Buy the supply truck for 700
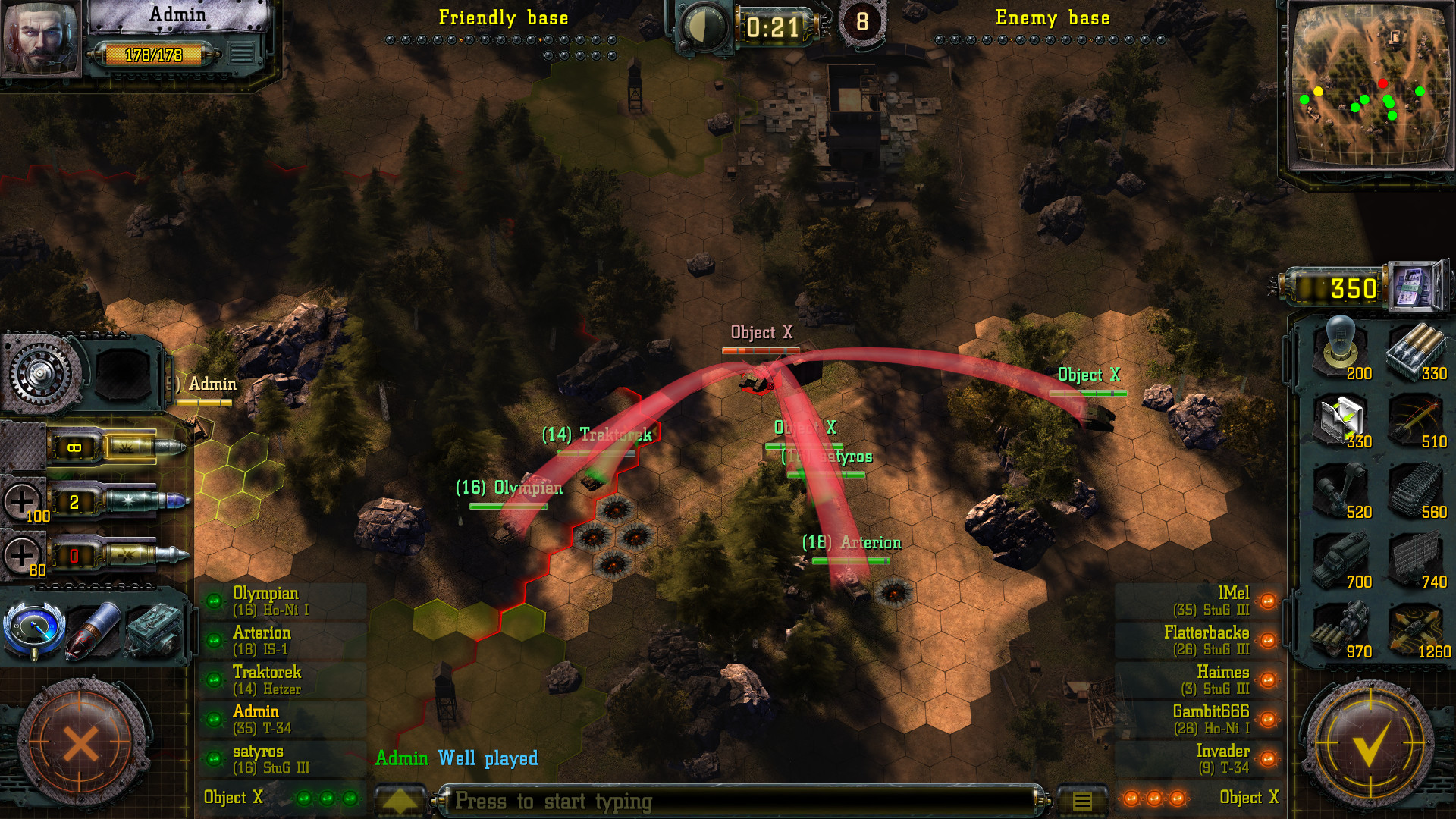 point(1341,557)
